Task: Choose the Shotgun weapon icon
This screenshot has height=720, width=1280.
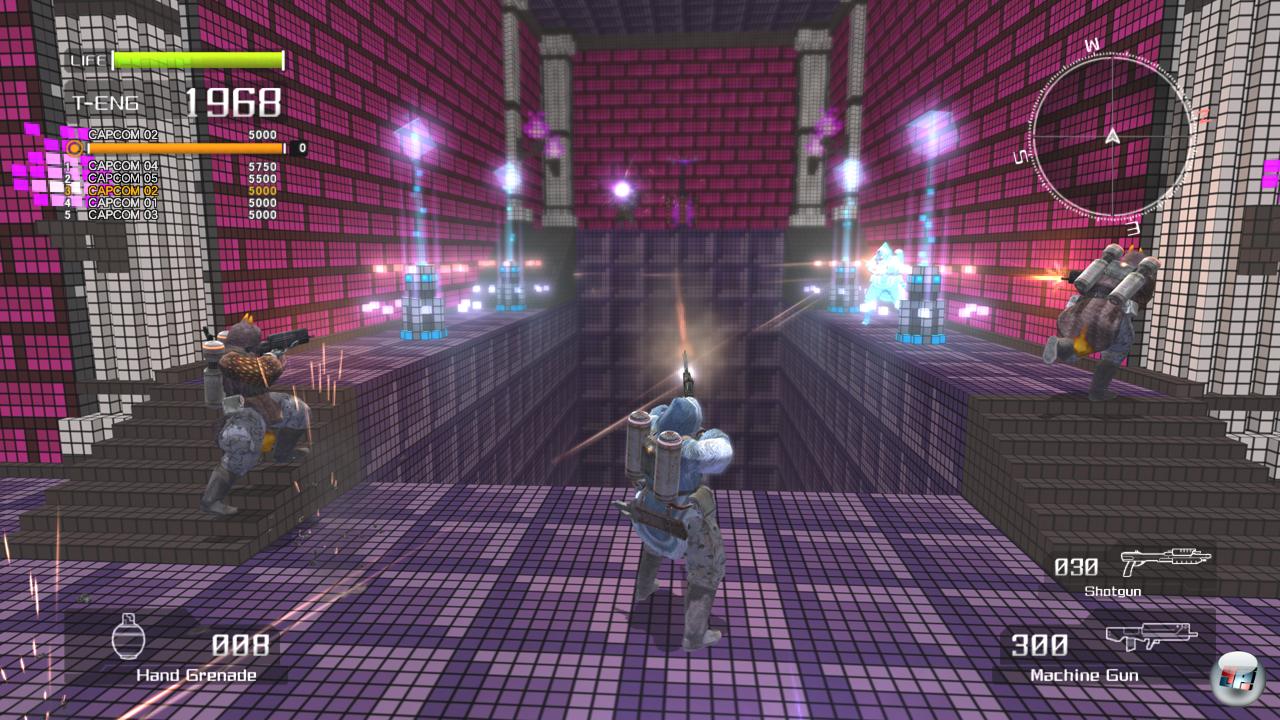Action: click(1164, 560)
